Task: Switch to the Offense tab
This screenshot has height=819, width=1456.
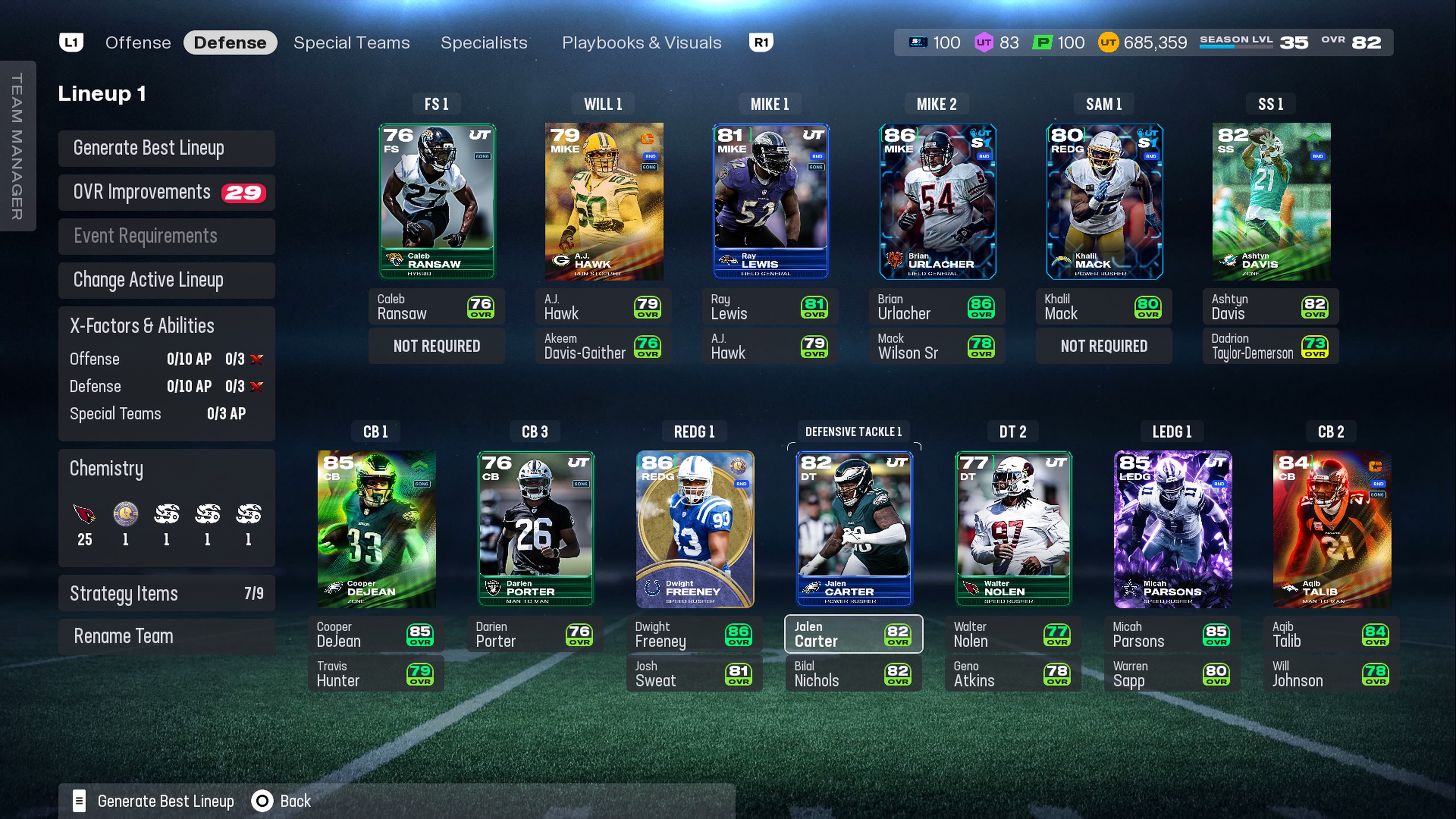Action: point(138,42)
